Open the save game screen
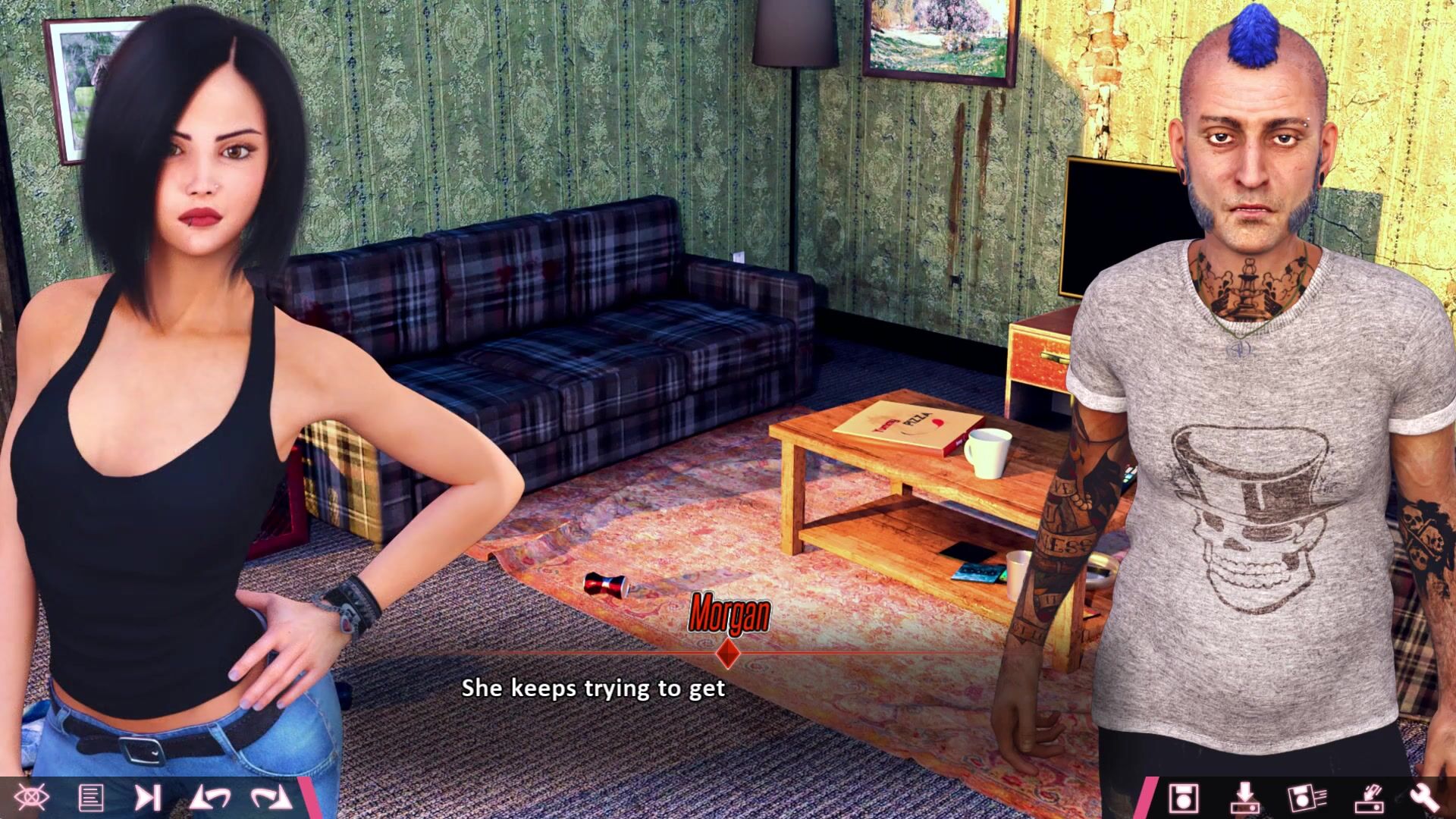The image size is (1456, 819). point(1183,798)
